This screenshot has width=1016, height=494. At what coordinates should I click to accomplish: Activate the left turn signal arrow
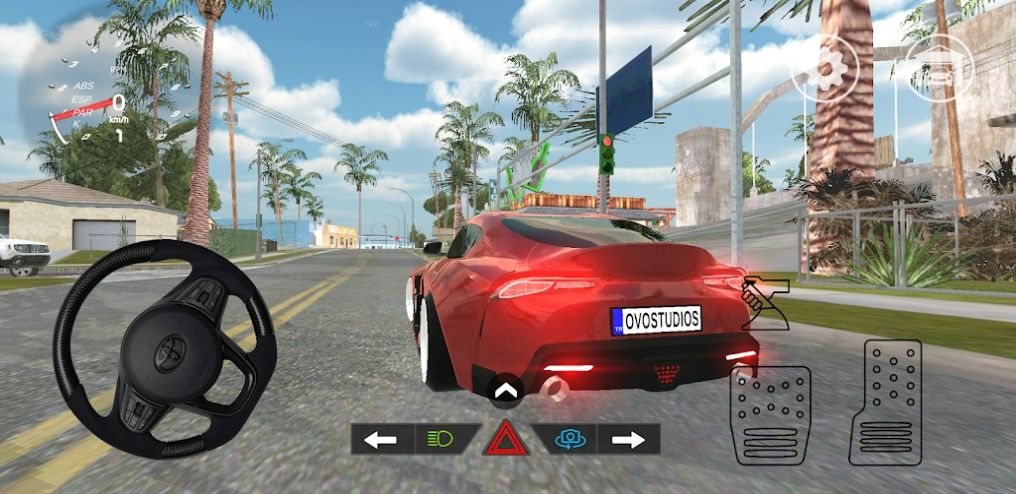[x=380, y=439]
